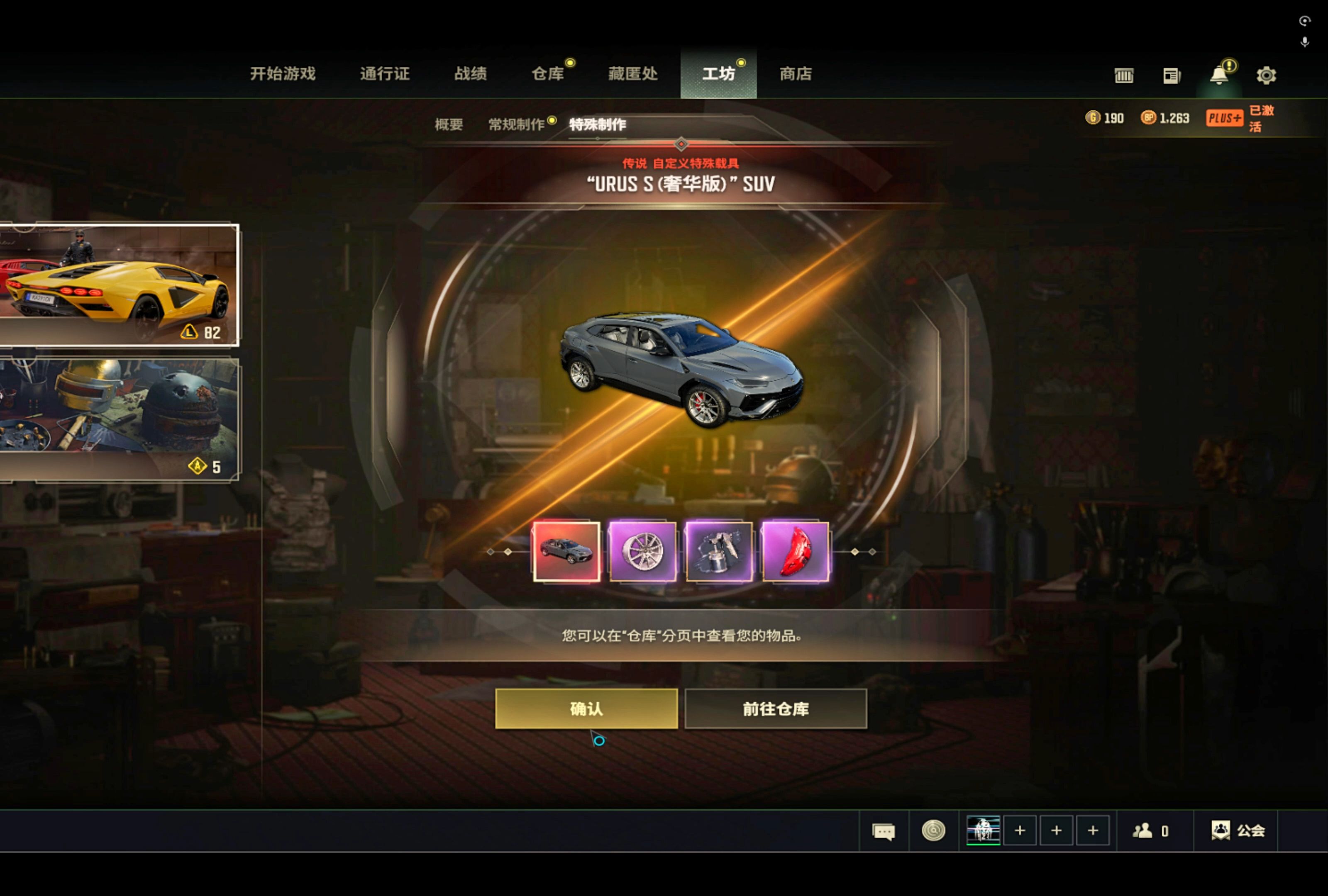Open the chat bubble icon in the bottom bar
The image size is (1328, 896).
tap(884, 831)
